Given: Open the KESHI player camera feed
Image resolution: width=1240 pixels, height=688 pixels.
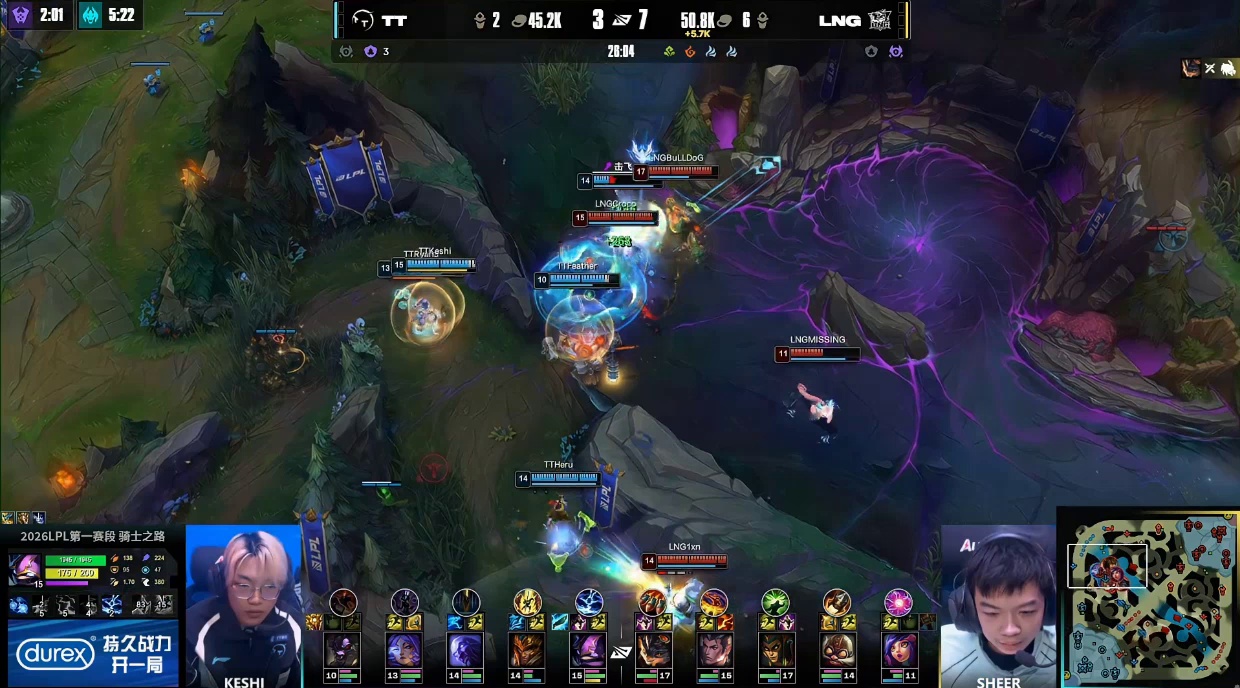Looking at the screenshot, I should tap(244, 600).
